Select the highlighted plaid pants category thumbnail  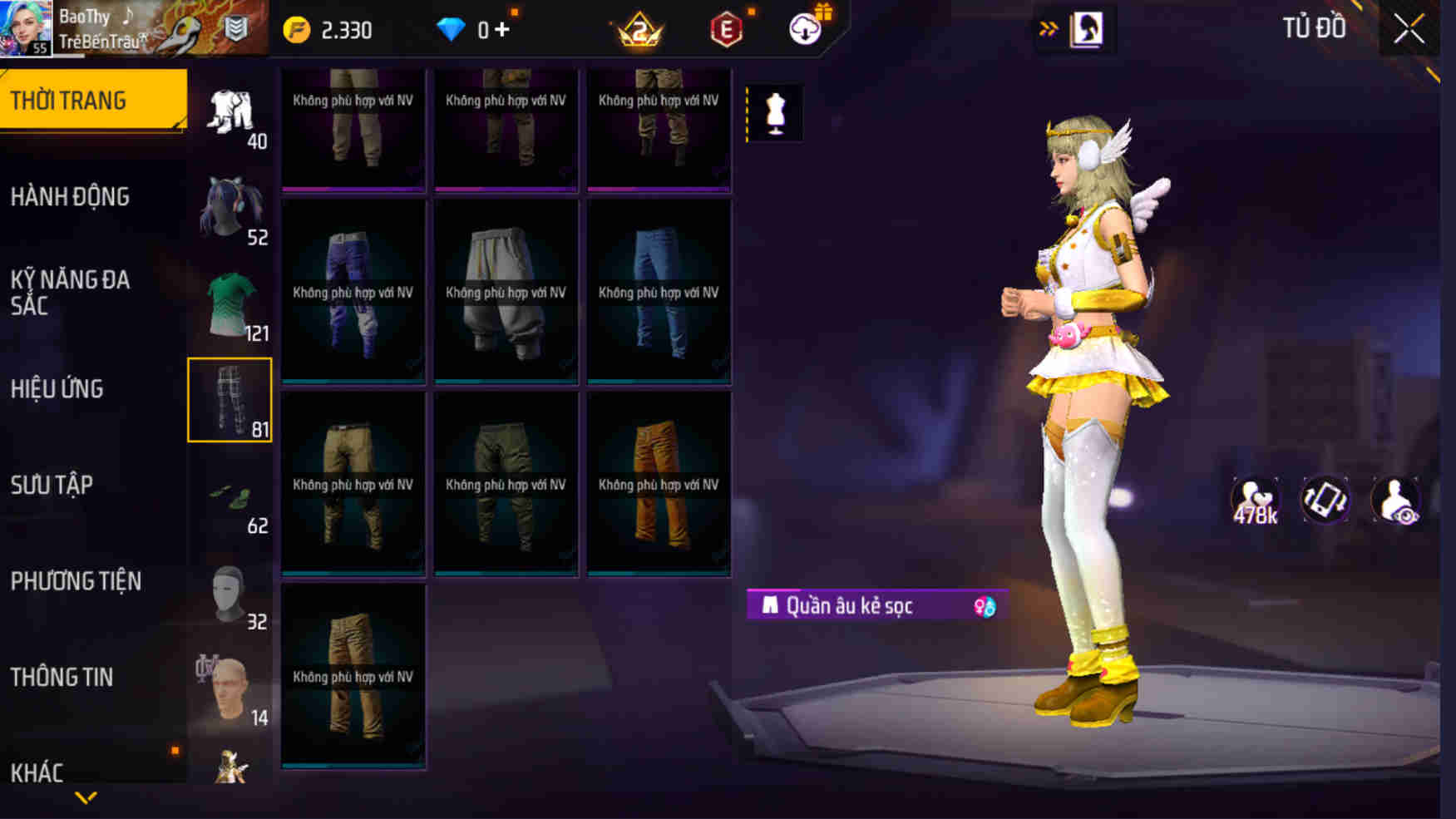[230, 401]
